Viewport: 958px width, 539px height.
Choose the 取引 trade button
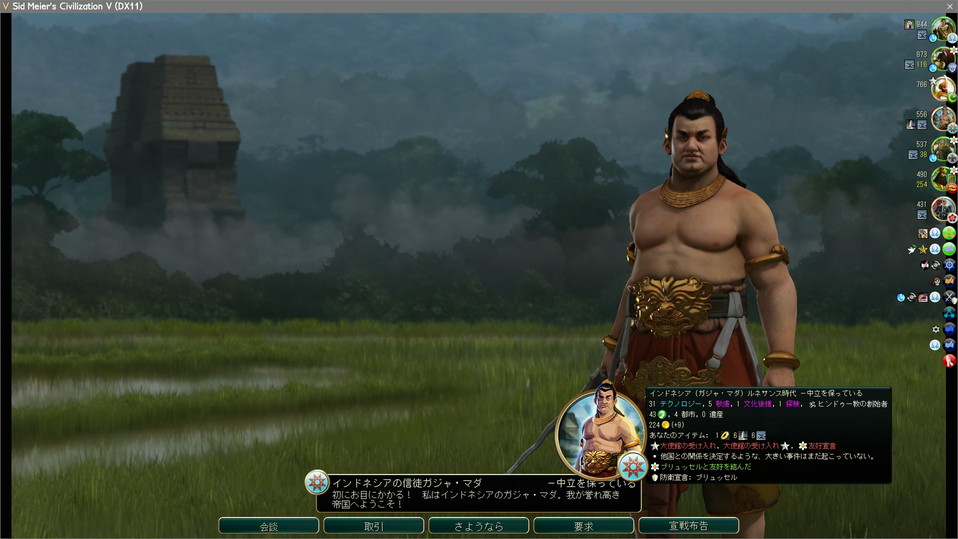(x=373, y=526)
